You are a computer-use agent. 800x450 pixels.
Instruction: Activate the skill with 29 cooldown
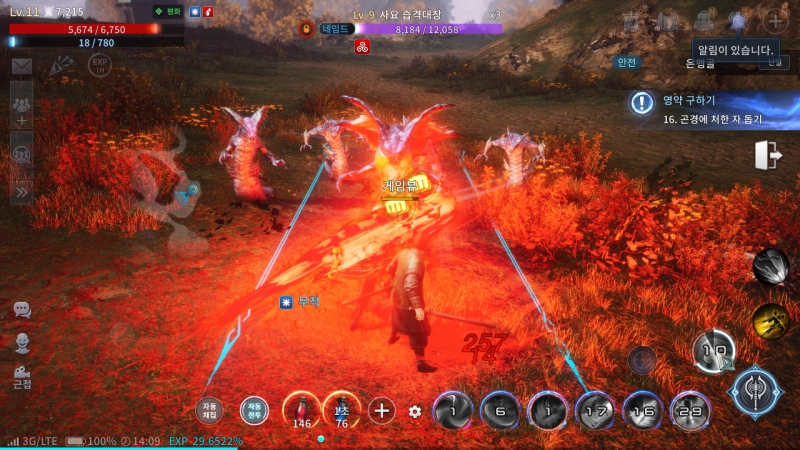tap(689, 410)
